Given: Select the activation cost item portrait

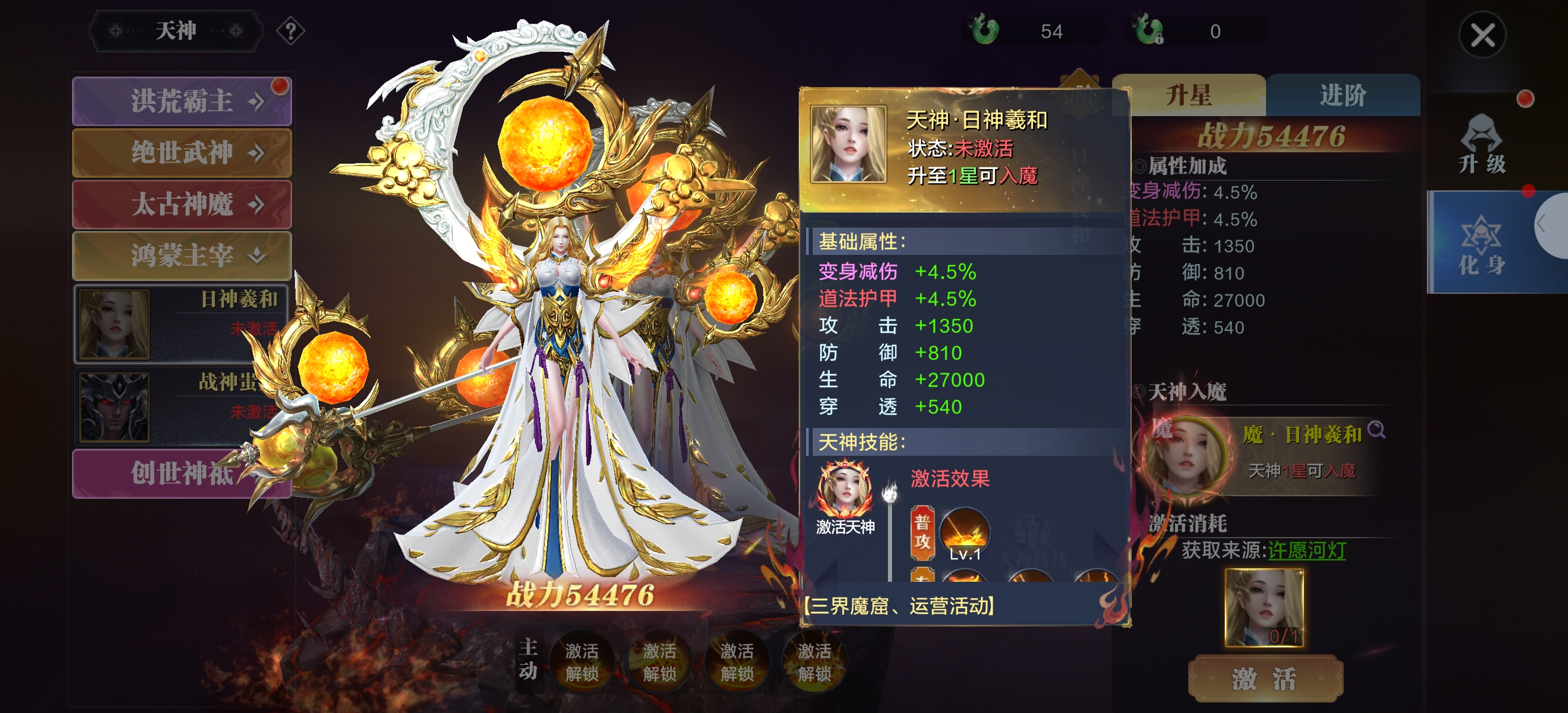Looking at the screenshot, I should click(1264, 607).
